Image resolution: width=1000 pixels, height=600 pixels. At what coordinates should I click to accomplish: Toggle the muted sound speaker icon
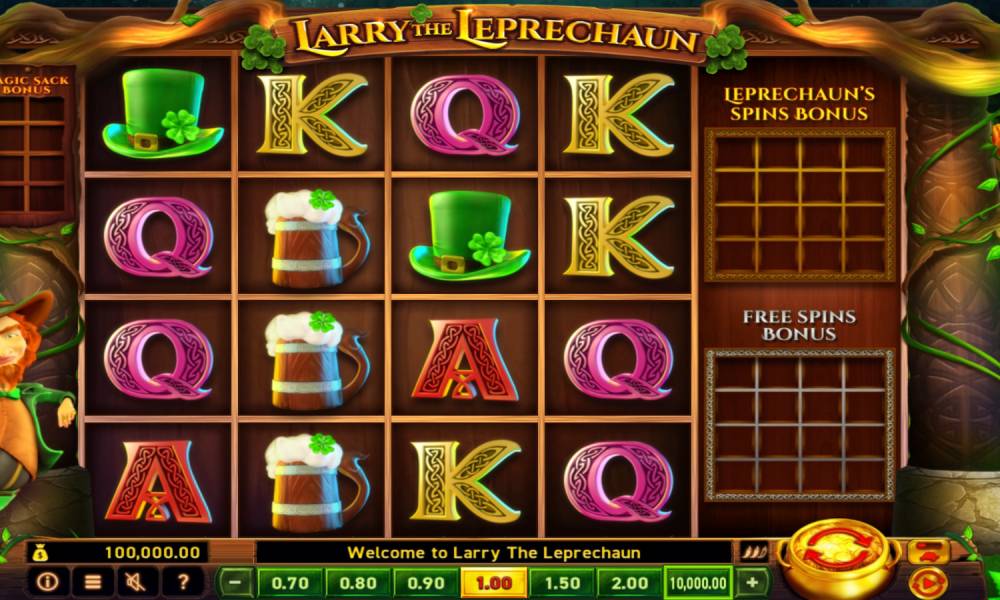click(137, 581)
